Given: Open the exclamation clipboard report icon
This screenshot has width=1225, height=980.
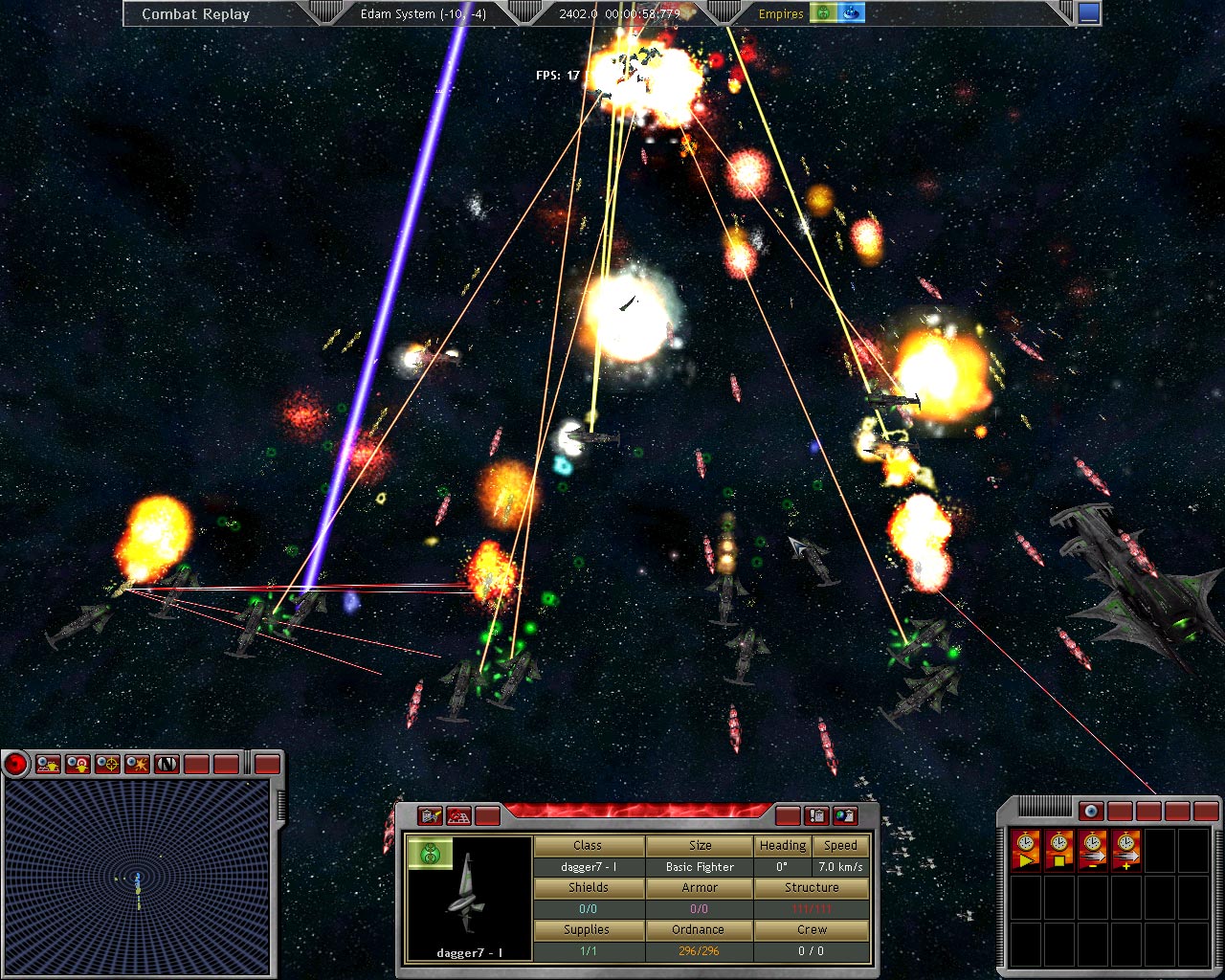Looking at the screenshot, I should point(816,815).
